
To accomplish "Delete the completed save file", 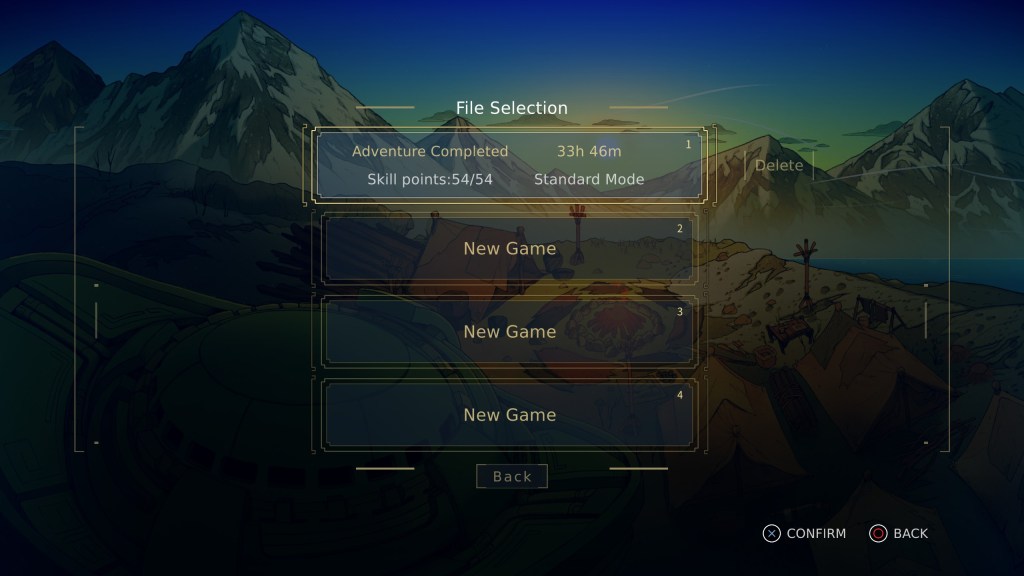I will pos(779,165).
